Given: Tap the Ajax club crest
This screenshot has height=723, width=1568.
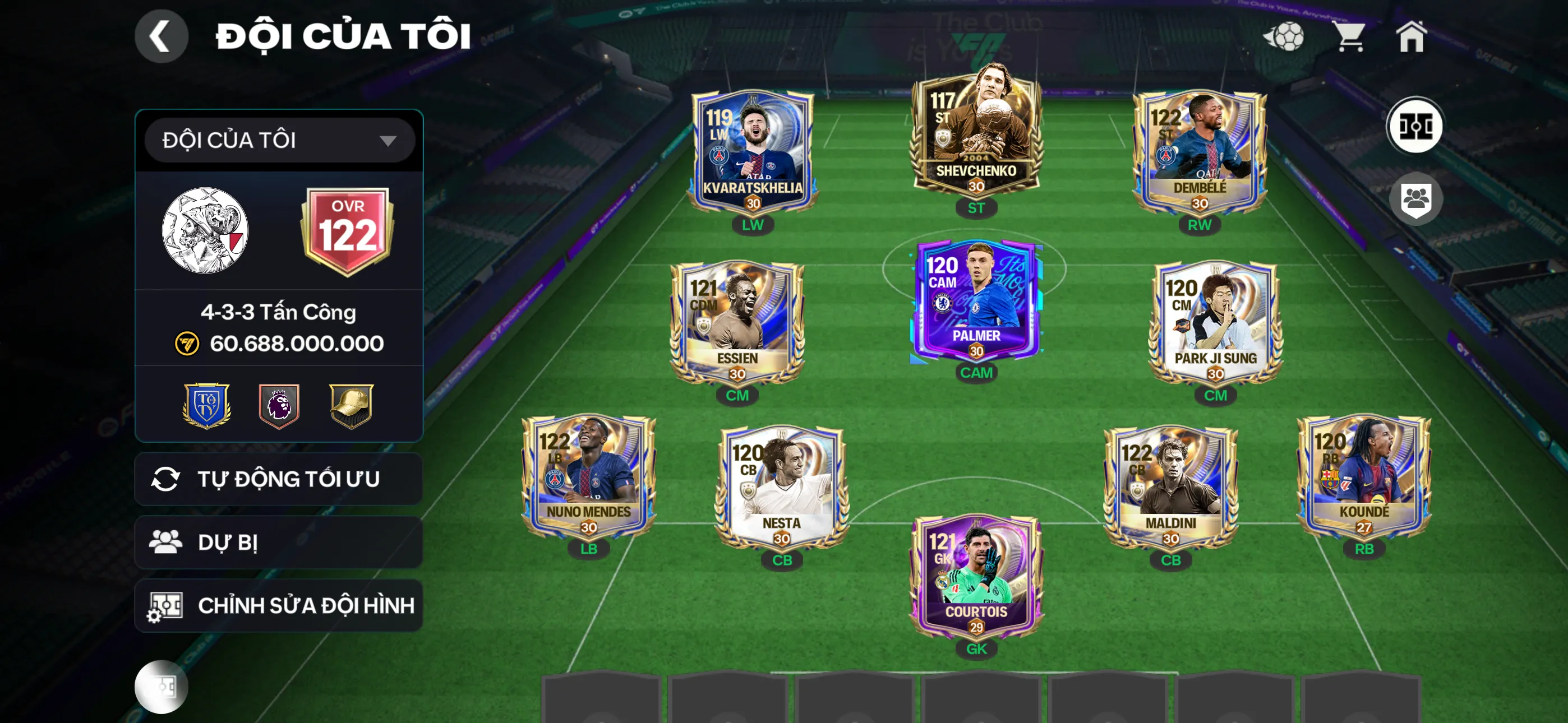Looking at the screenshot, I should click(x=205, y=230).
